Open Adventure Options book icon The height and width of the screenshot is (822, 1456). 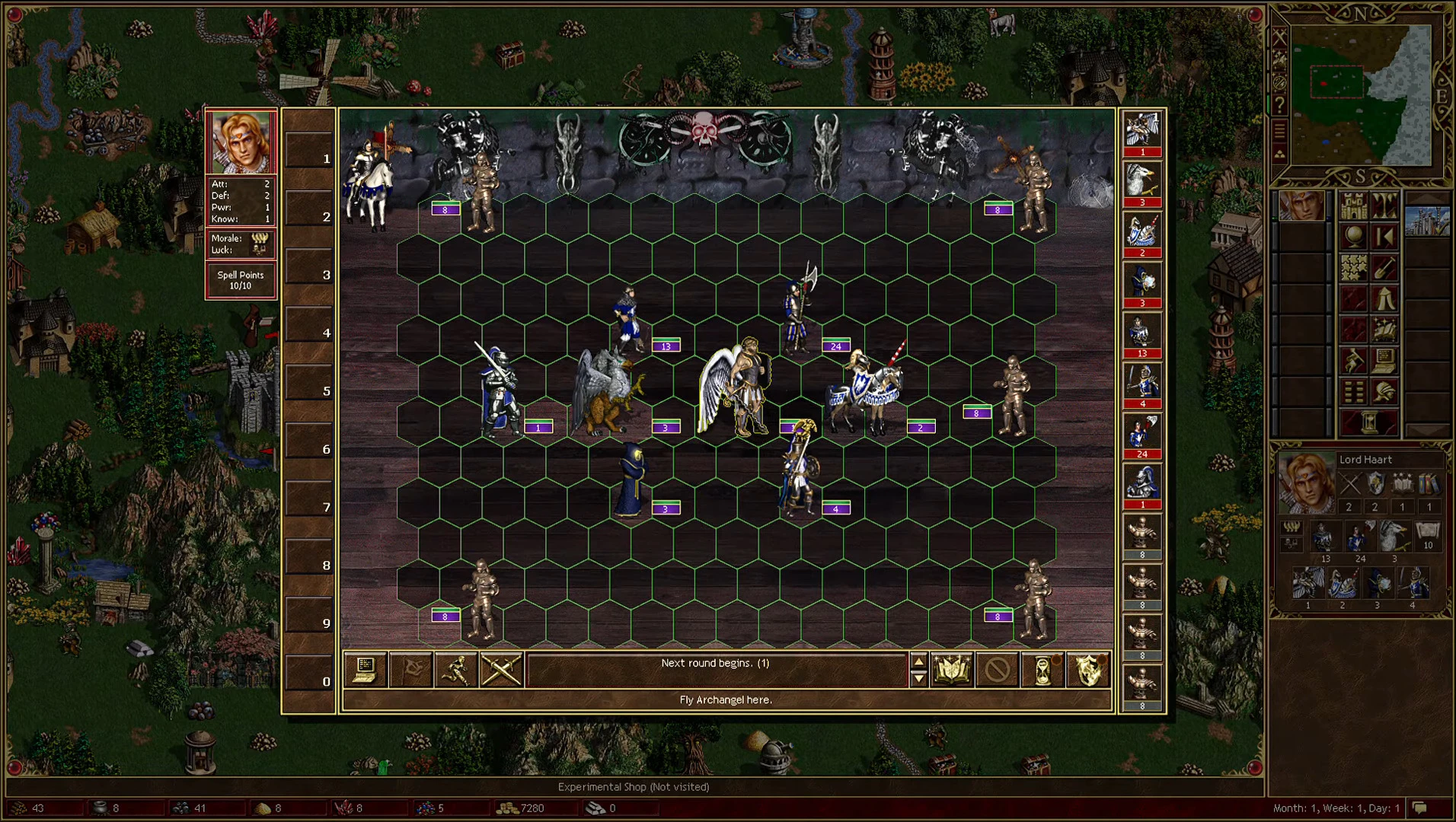pos(1384,329)
